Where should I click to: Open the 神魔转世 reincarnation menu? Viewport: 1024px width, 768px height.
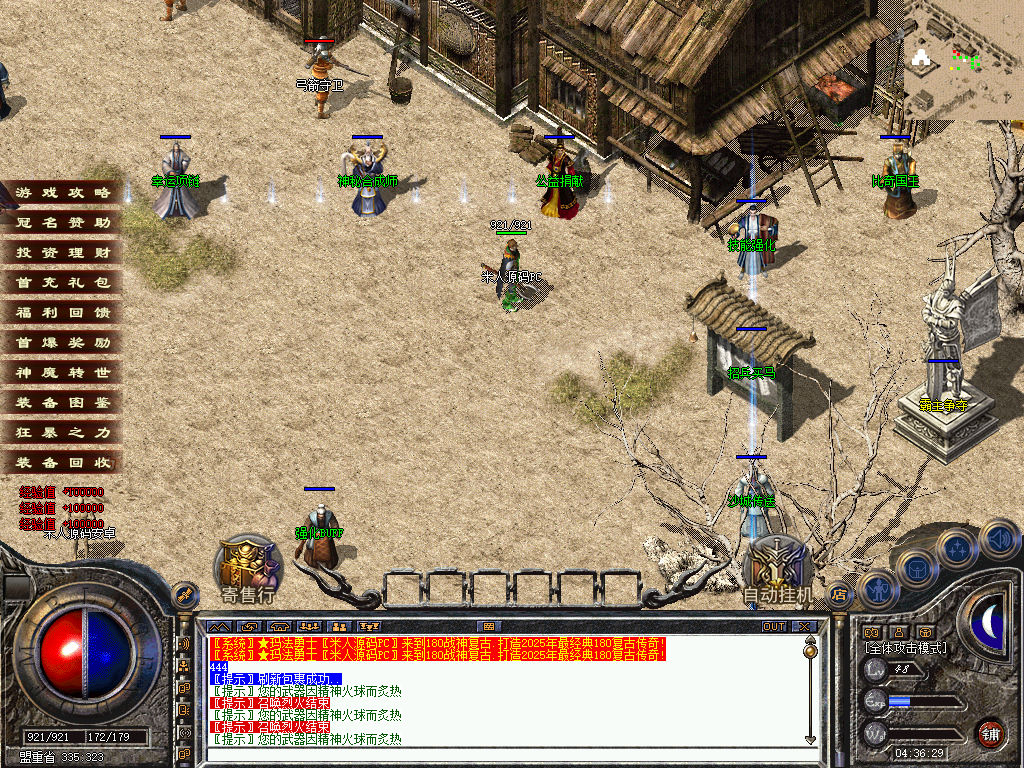pyautogui.click(x=62, y=372)
